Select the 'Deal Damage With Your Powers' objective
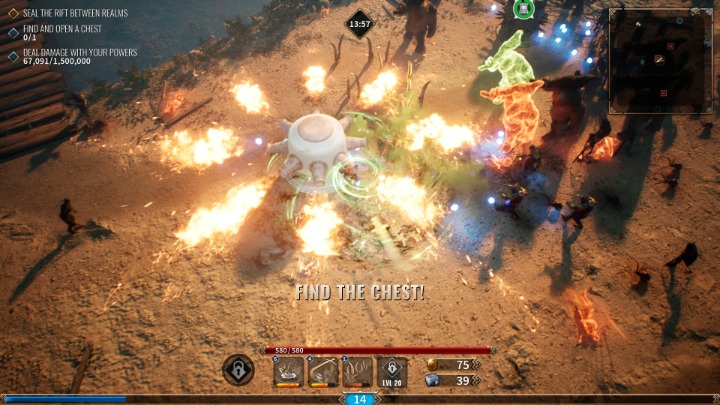 [x=79, y=52]
